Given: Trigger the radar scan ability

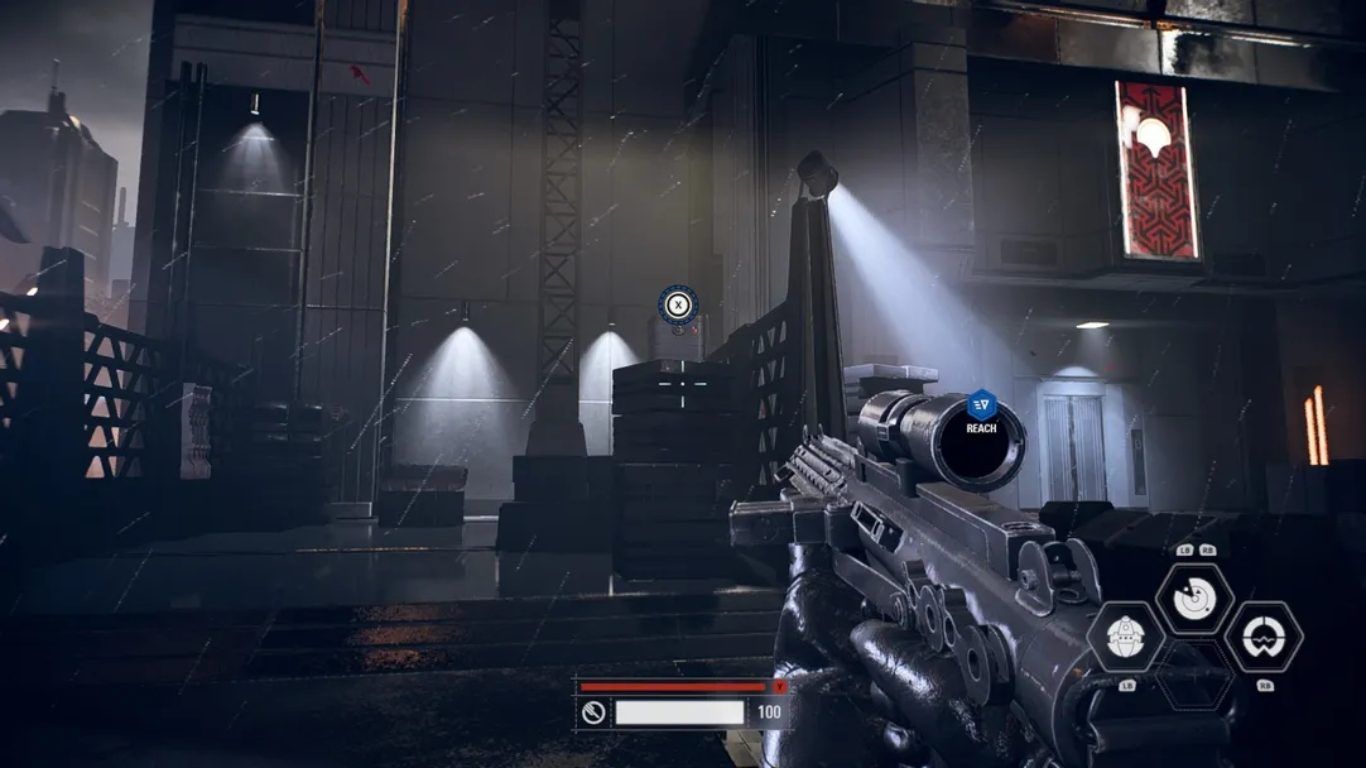Looking at the screenshot, I should pos(1194,599).
